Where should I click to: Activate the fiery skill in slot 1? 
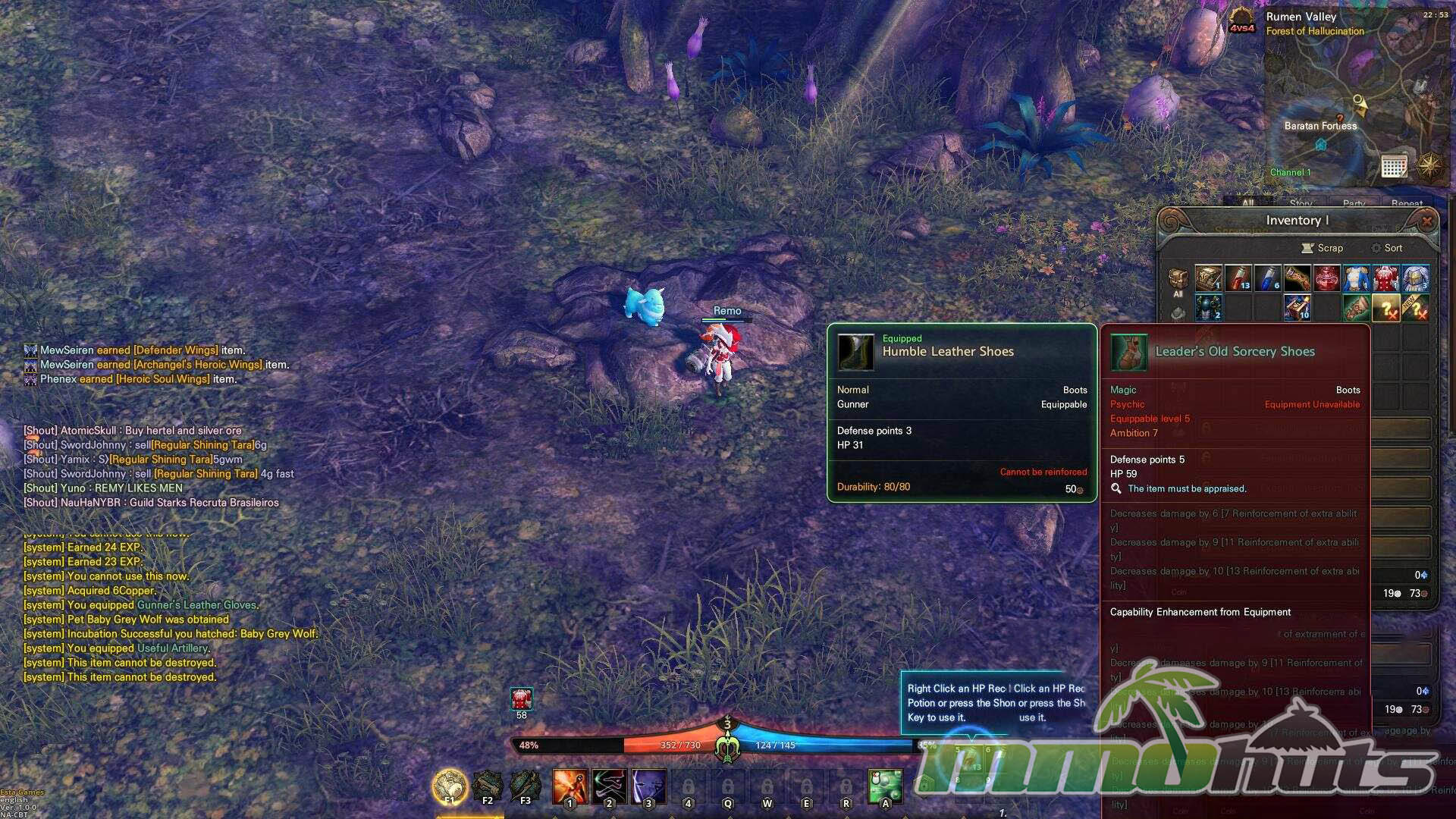coord(570,786)
